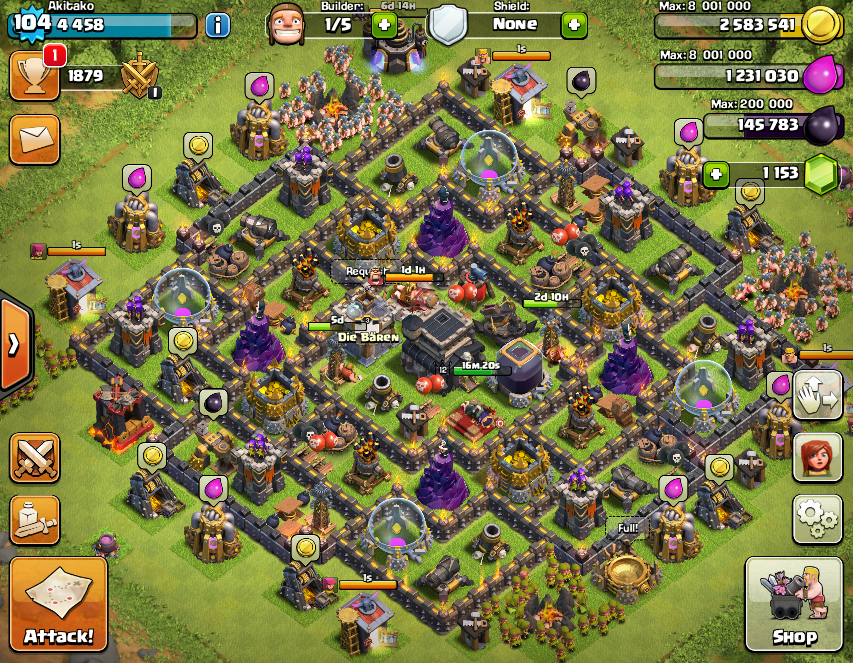Open the mail envelope inbox
853x663 pixels.
(35, 138)
